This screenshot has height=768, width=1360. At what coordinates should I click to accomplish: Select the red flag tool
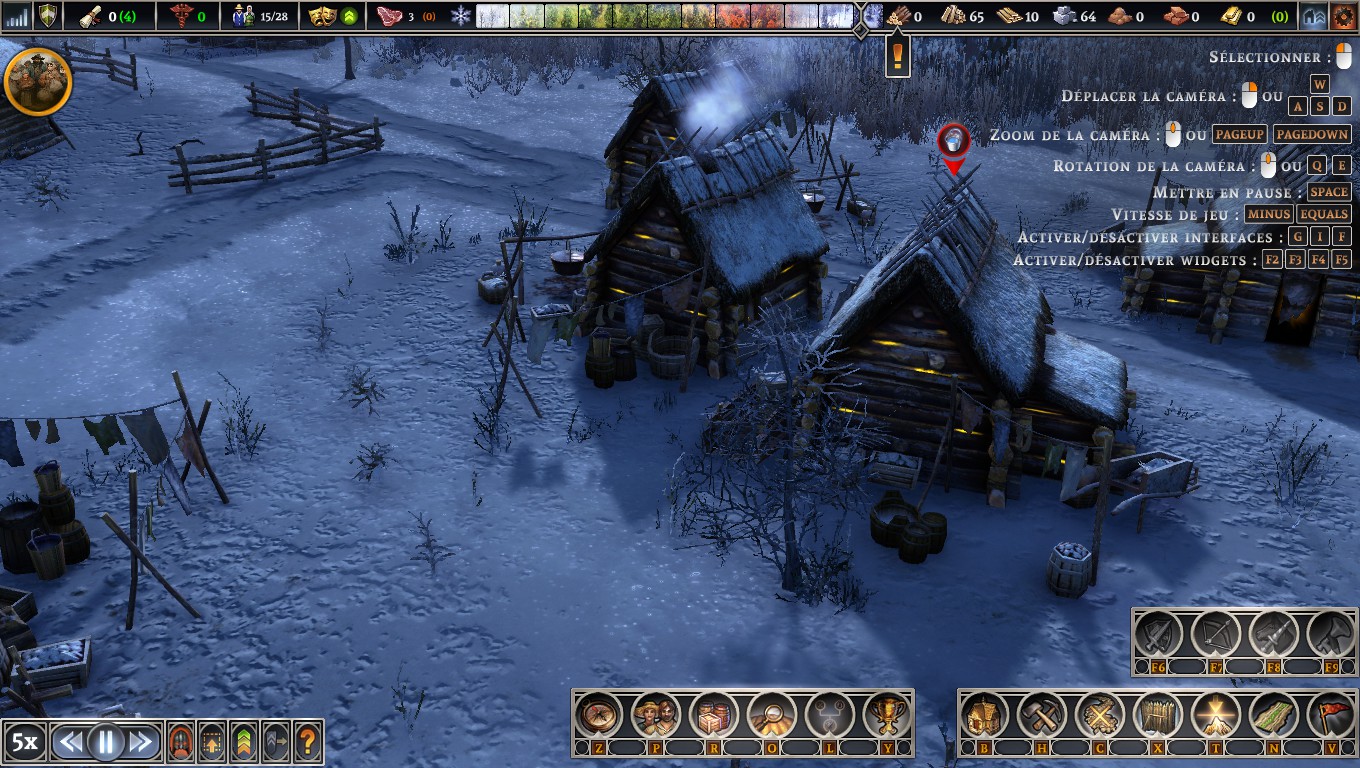point(1330,715)
